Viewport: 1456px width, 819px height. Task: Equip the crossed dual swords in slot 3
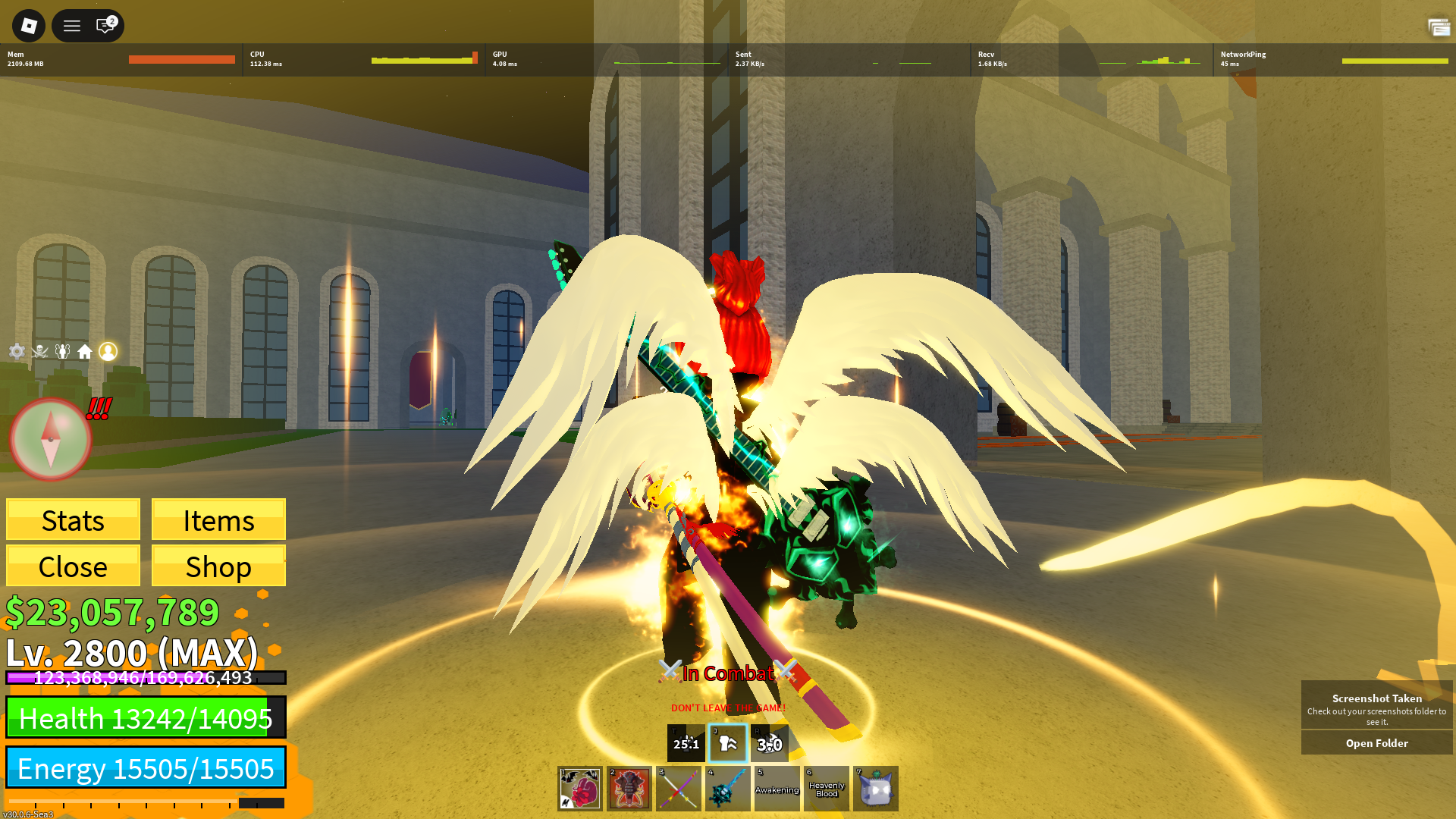point(679,789)
